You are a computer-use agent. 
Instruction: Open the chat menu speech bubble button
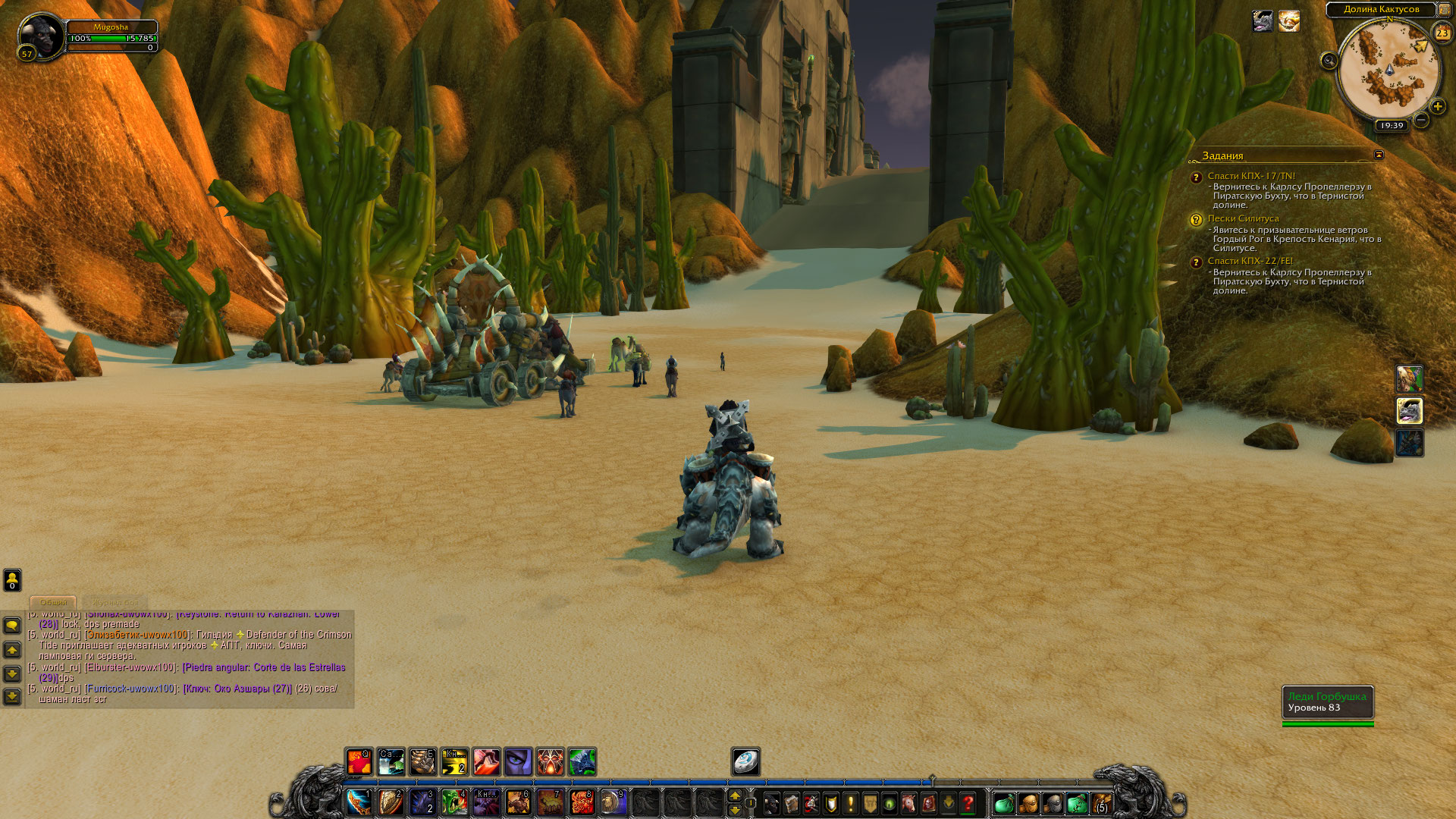[x=12, y=625]
